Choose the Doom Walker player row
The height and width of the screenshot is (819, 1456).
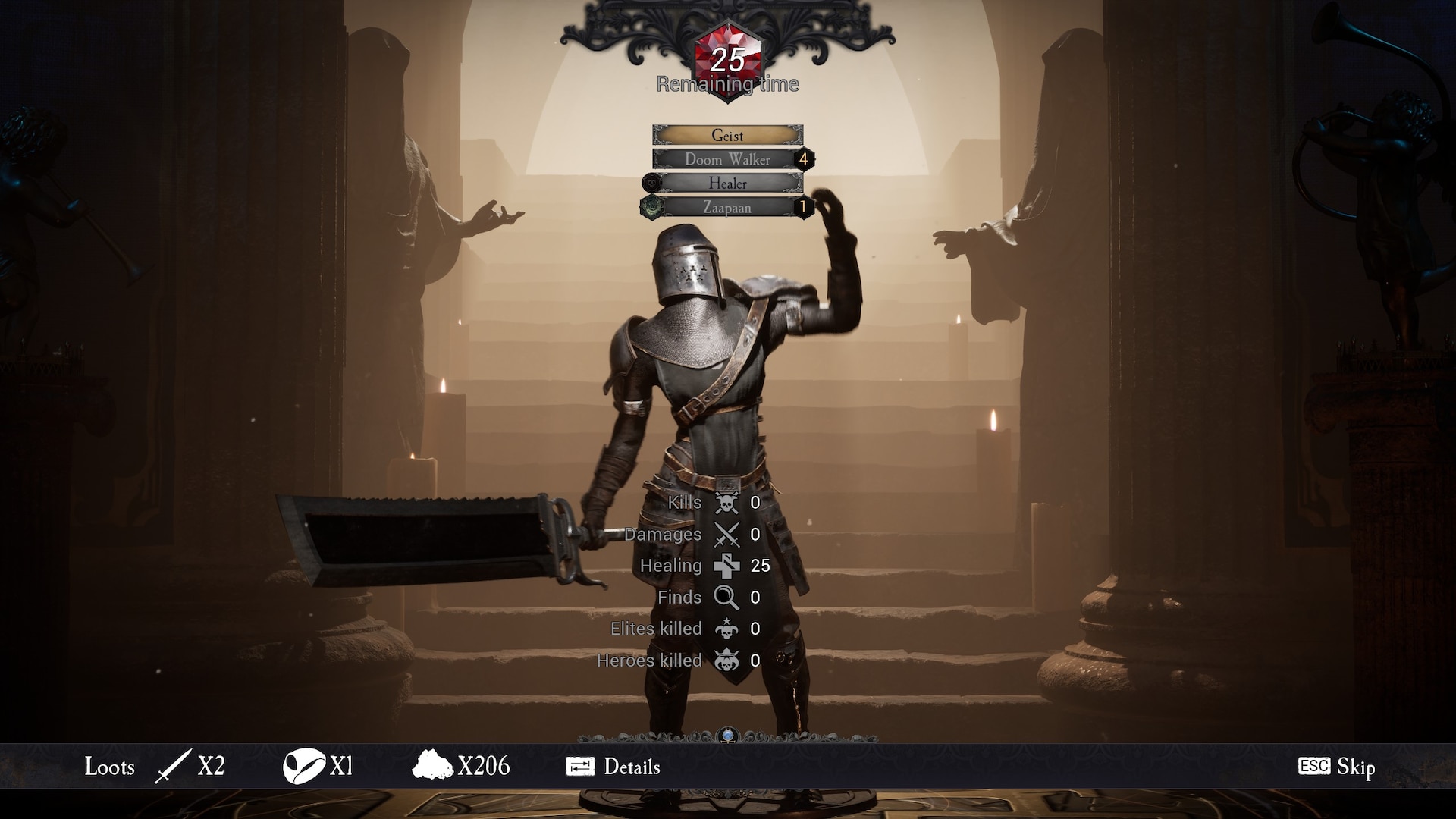tap(727, 159)
